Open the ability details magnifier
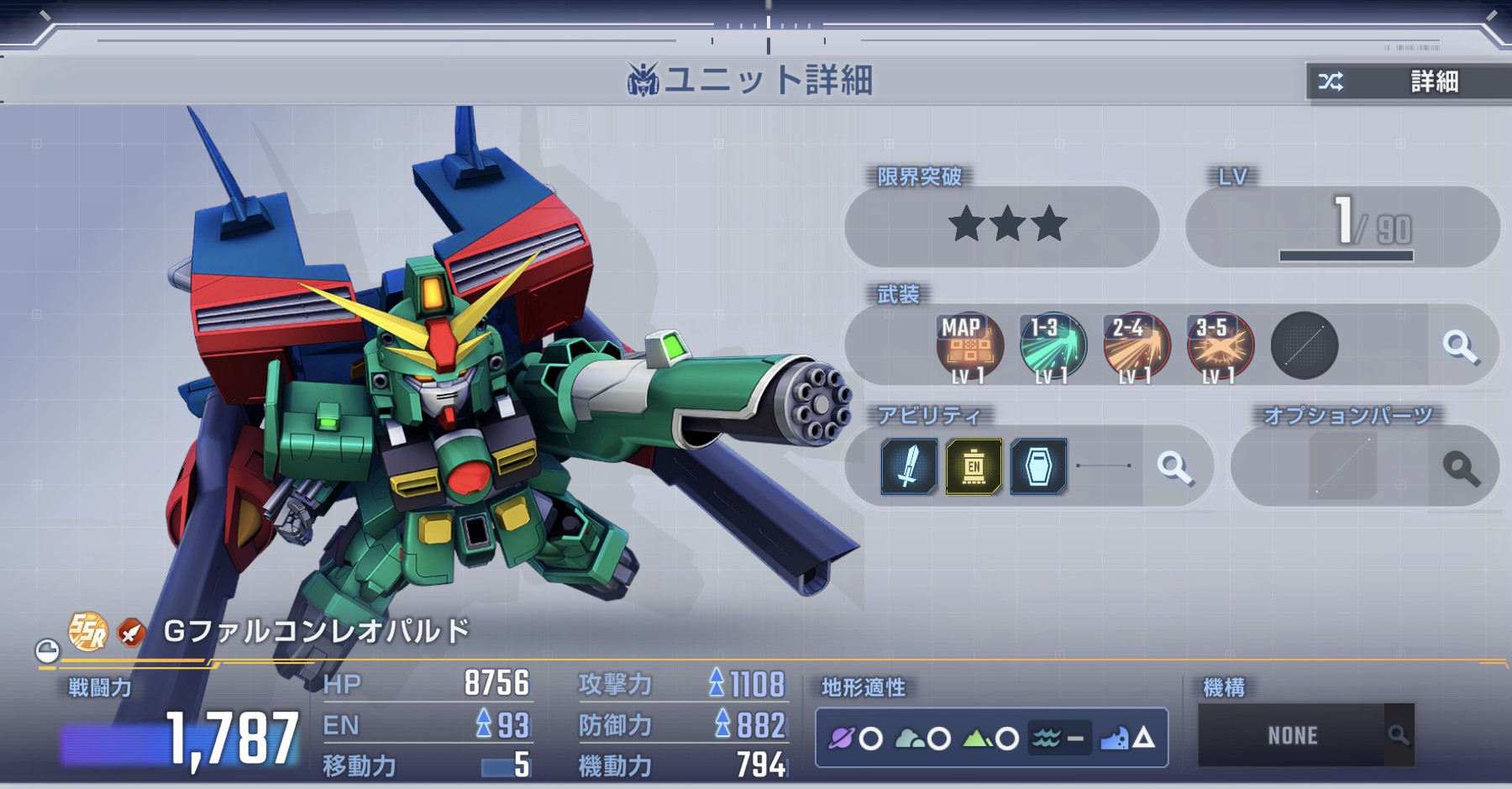This screenshot has height=789, width=1512. pos(1174,467)
